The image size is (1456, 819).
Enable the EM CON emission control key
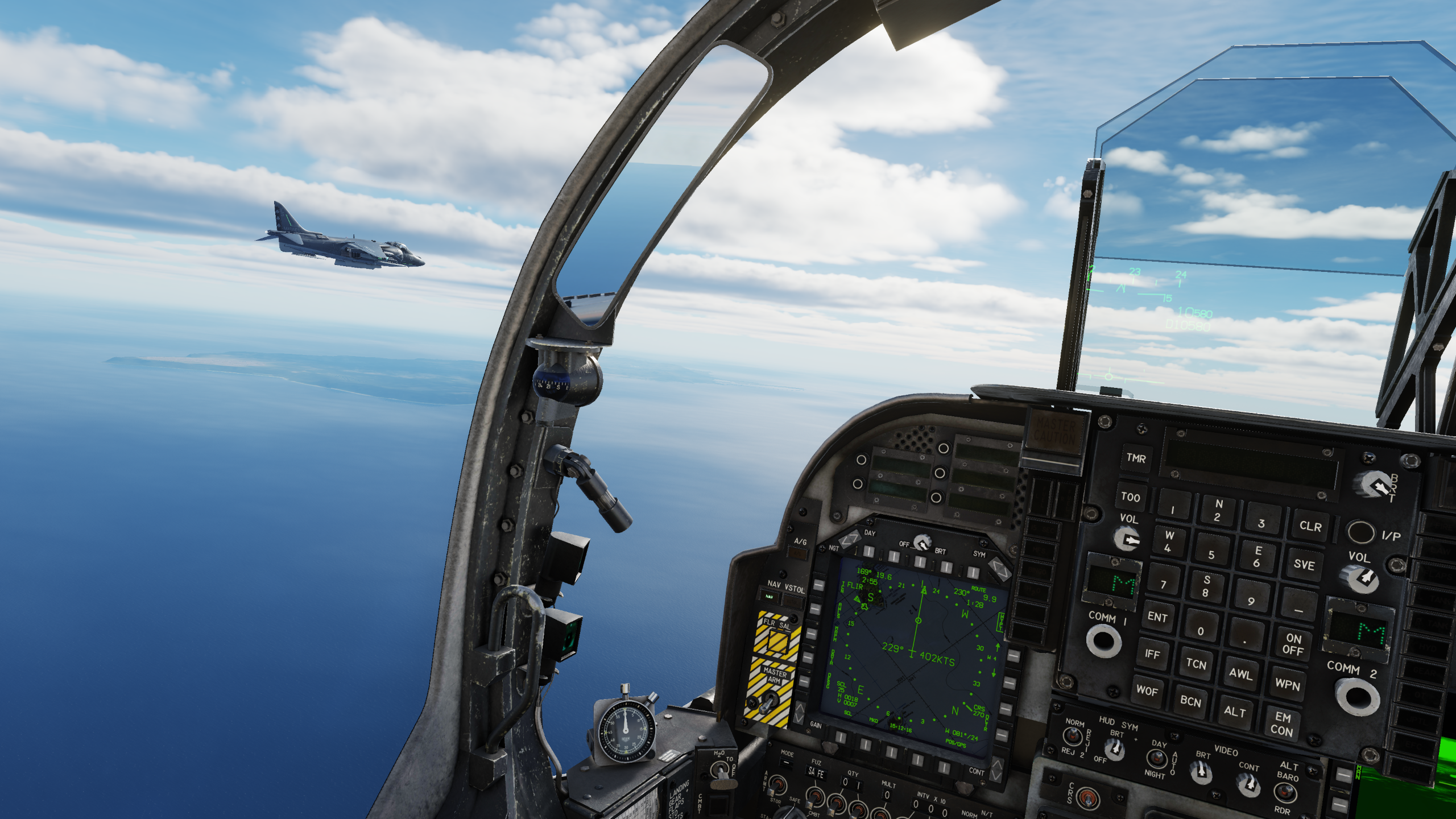[1282, 724]
